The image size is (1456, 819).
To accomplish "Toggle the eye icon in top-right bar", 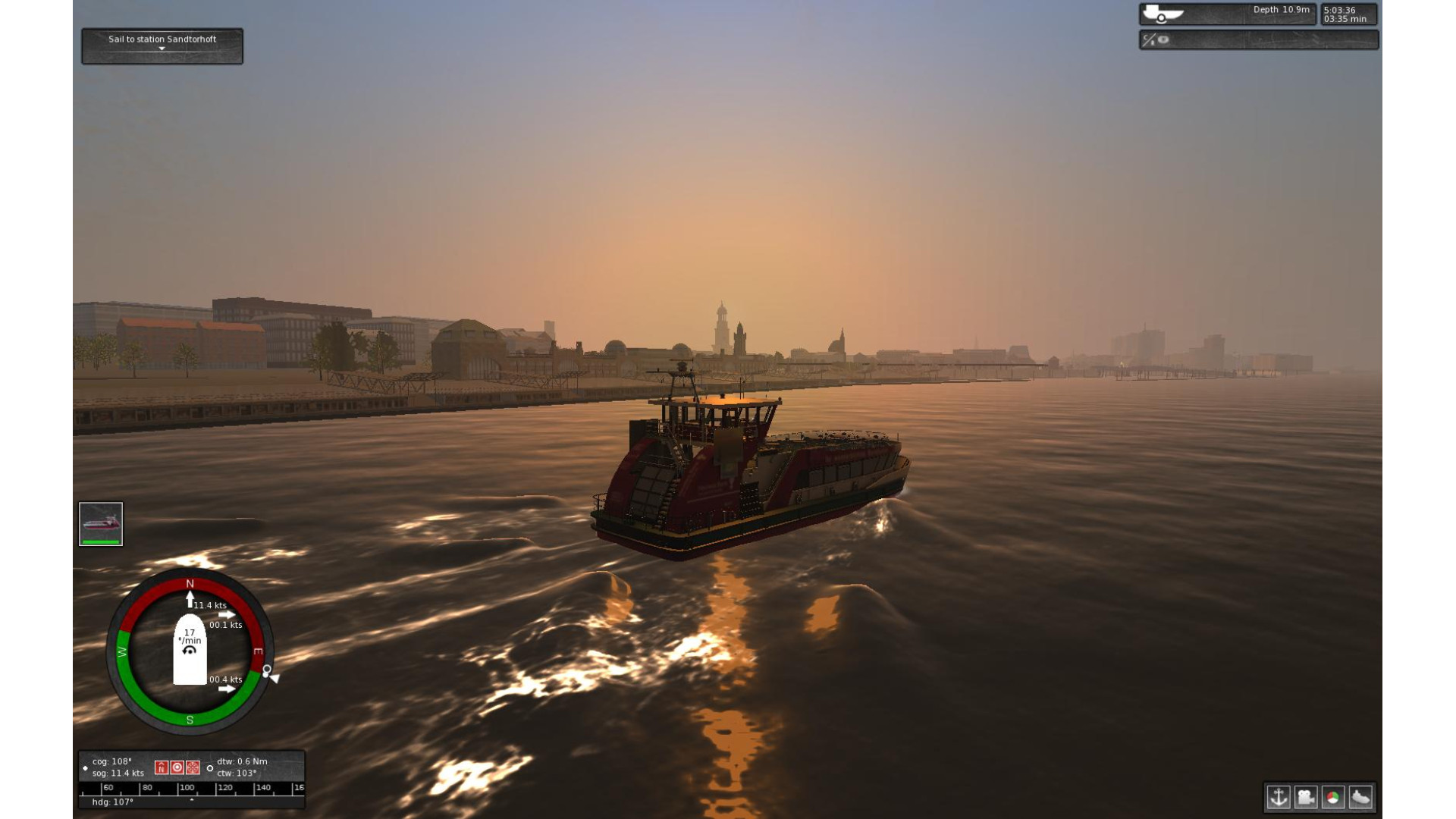I will click(1163, 39).
